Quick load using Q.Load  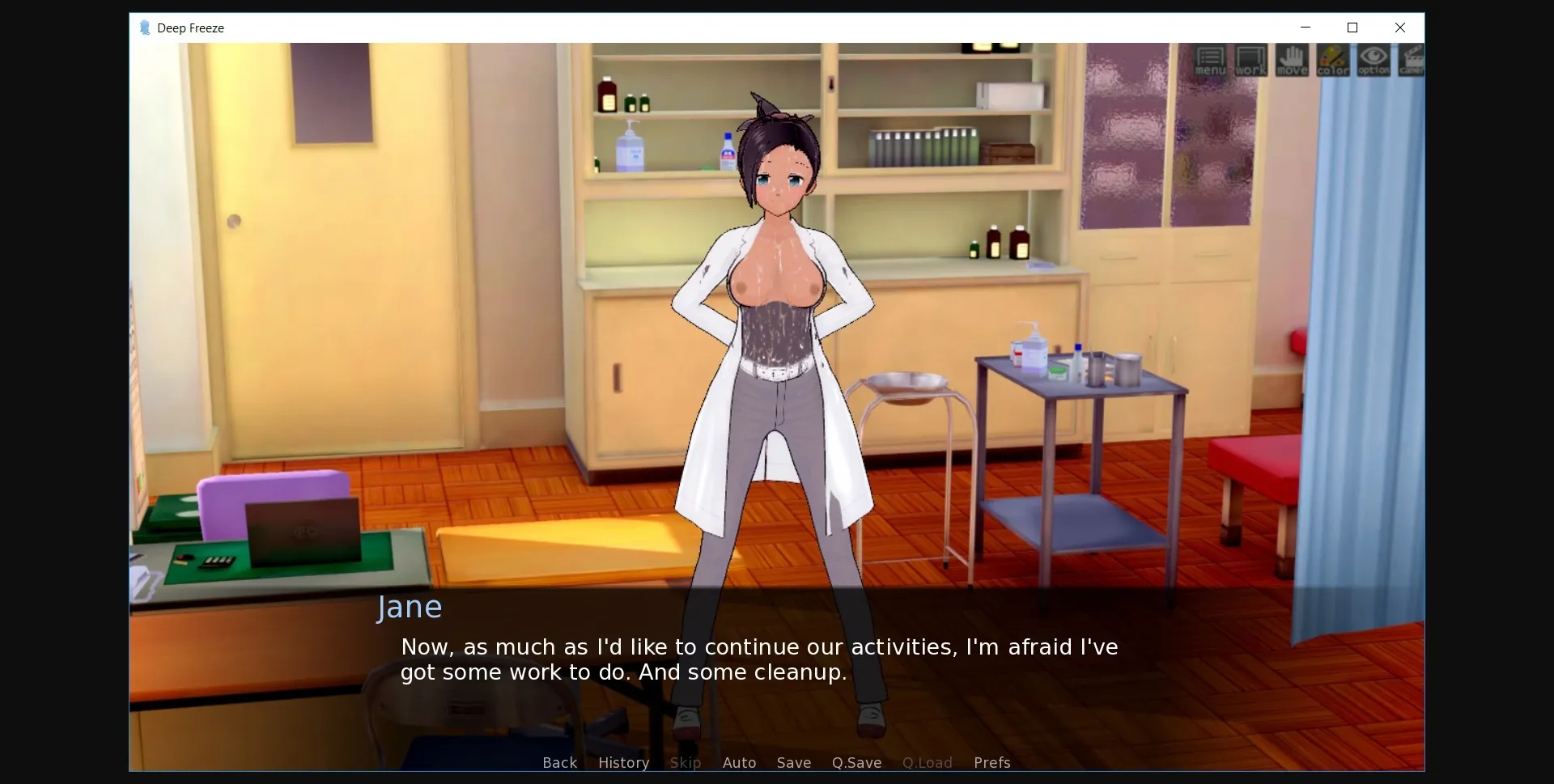tap(926, 762)
